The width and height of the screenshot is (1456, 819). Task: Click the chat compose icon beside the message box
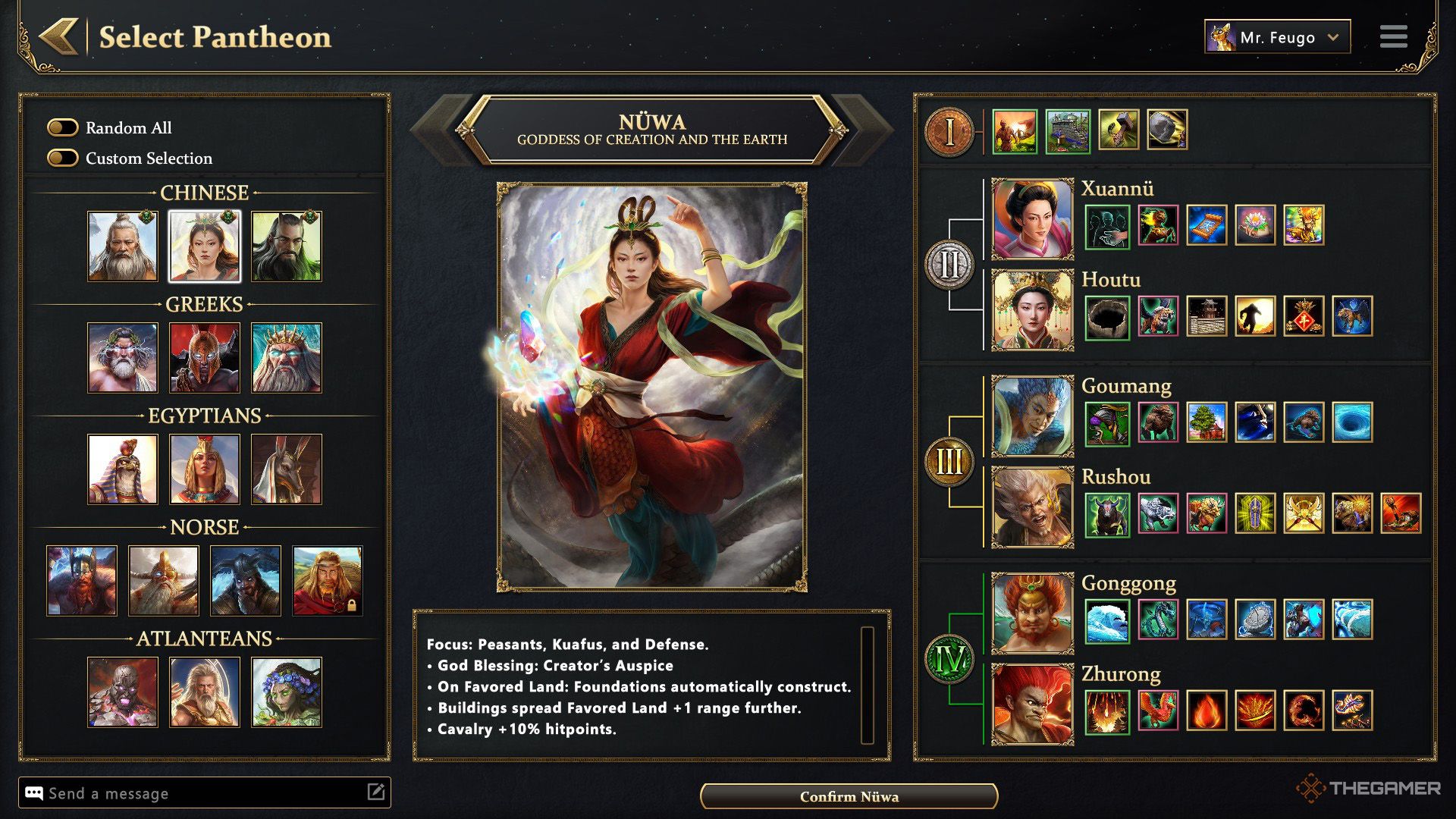click(x=377, y=793)
